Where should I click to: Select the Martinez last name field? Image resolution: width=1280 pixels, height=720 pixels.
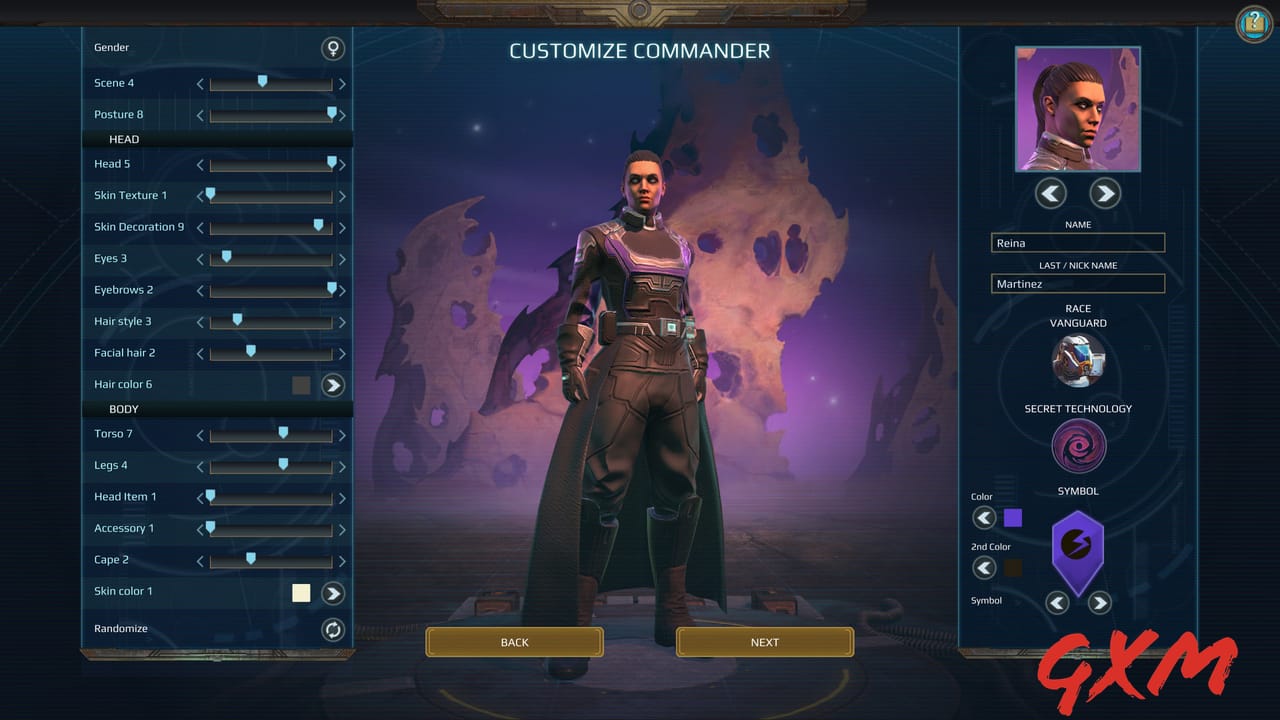click(1078, 283)
